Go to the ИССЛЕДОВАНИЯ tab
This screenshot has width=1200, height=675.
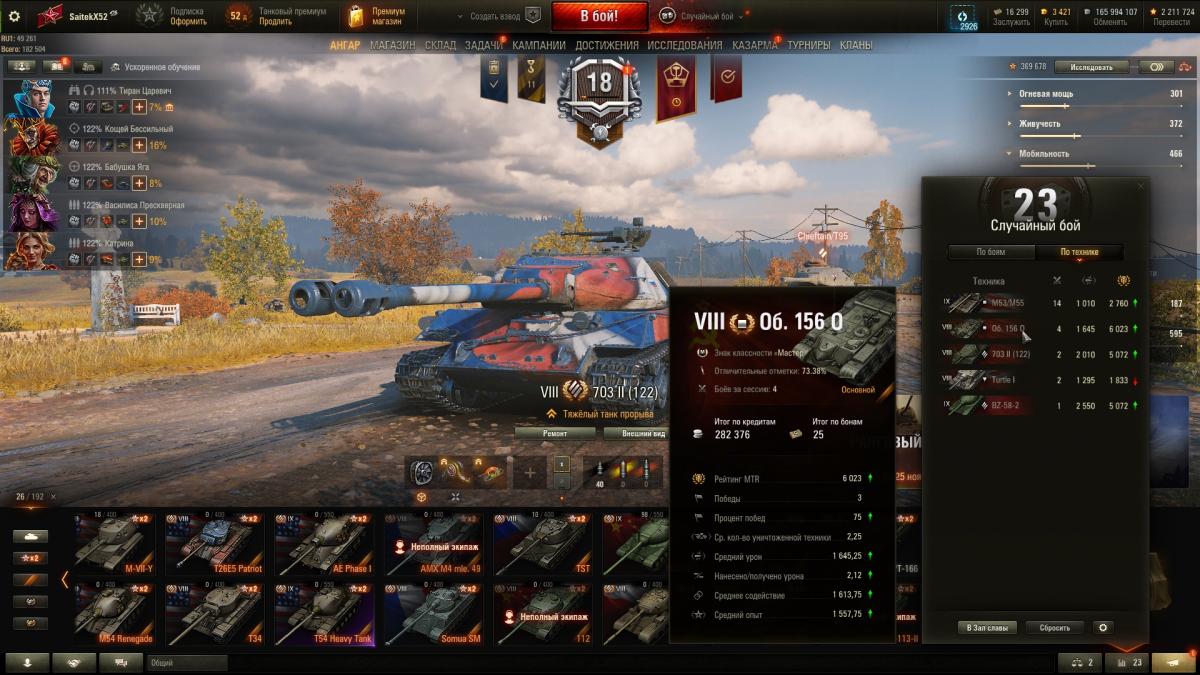[x=684, y=45]
